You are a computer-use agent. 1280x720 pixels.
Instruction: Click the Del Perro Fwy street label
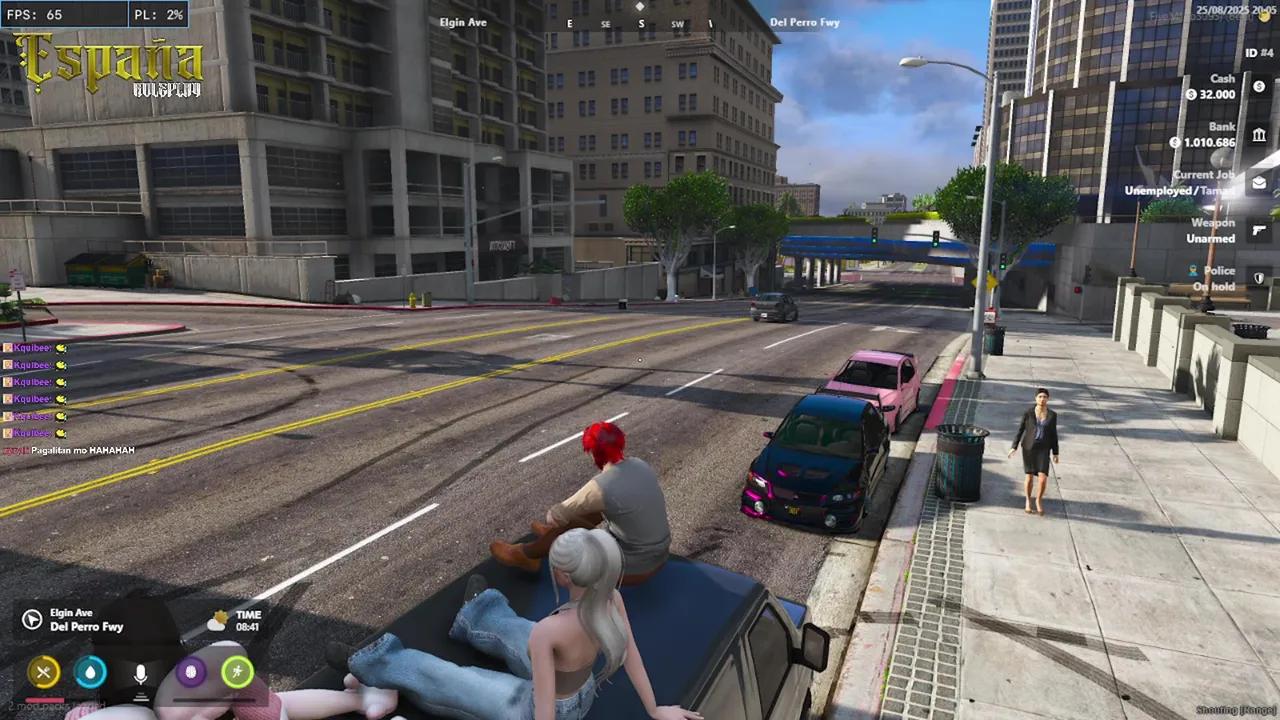click(x=805, y=21)
